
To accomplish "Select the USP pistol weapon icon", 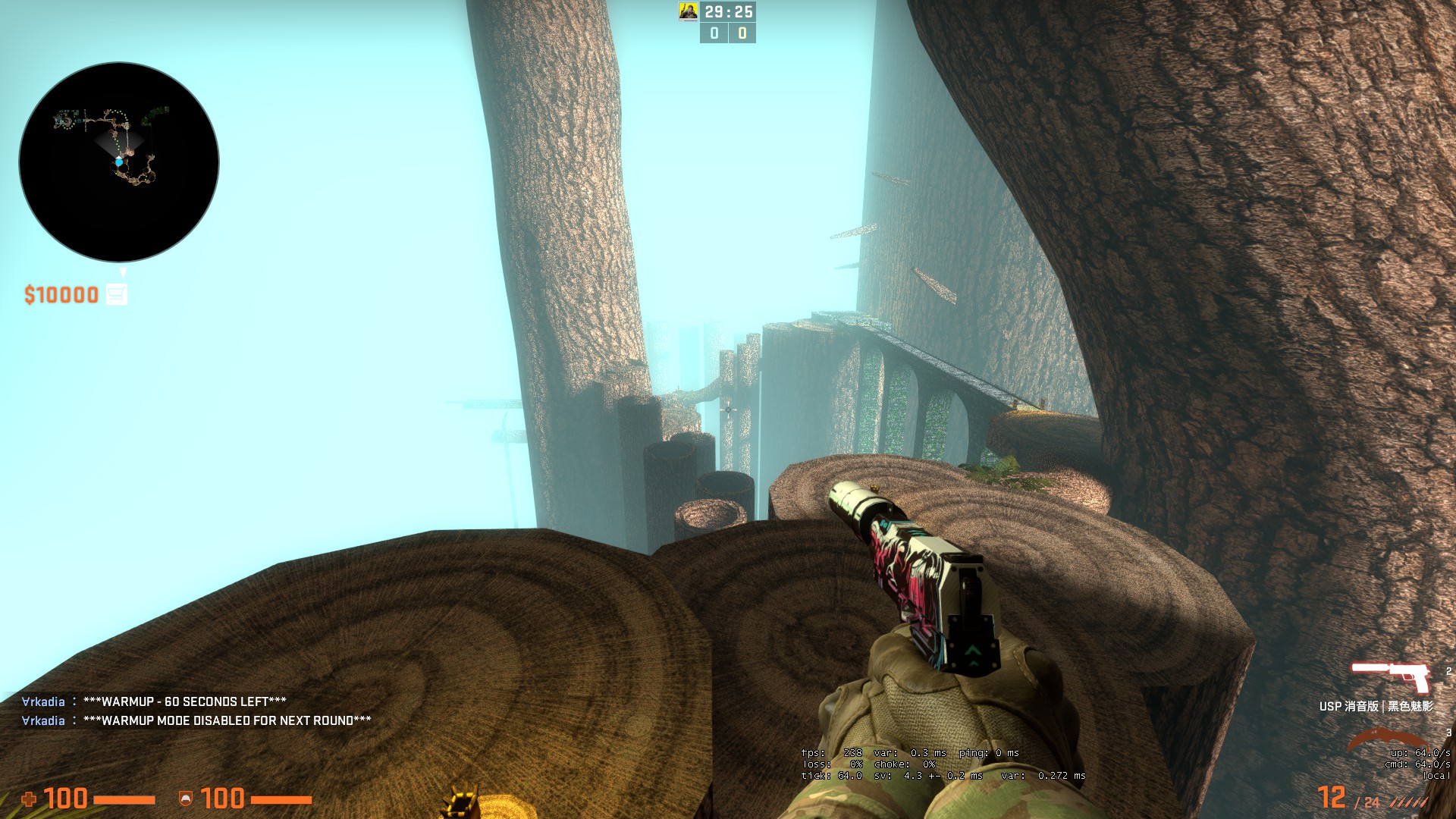I will click(x=1389, y=676).
